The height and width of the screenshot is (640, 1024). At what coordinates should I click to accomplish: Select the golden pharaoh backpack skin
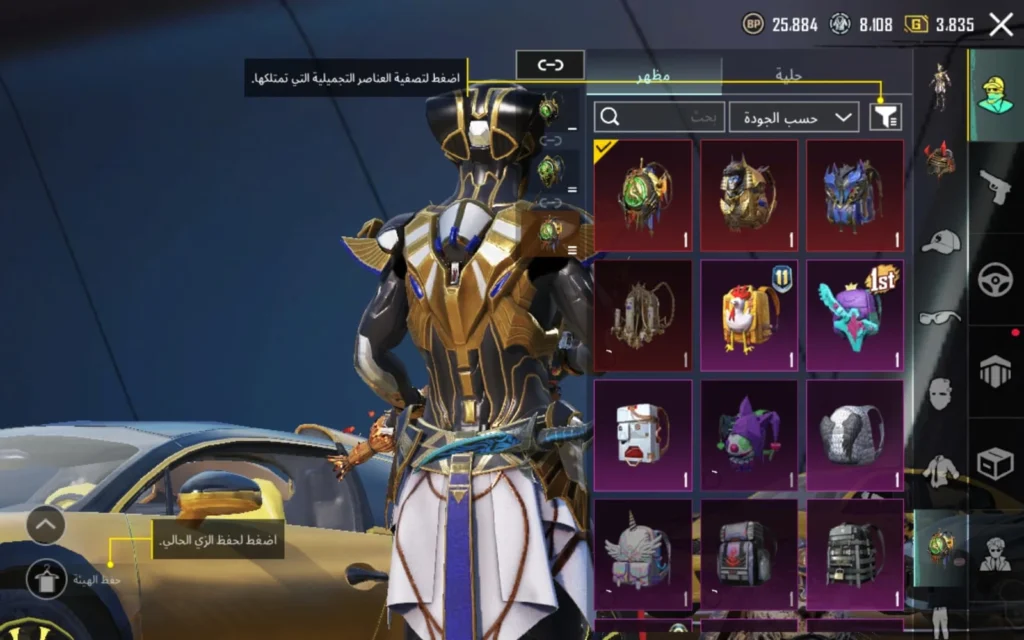tap(749, 195)
